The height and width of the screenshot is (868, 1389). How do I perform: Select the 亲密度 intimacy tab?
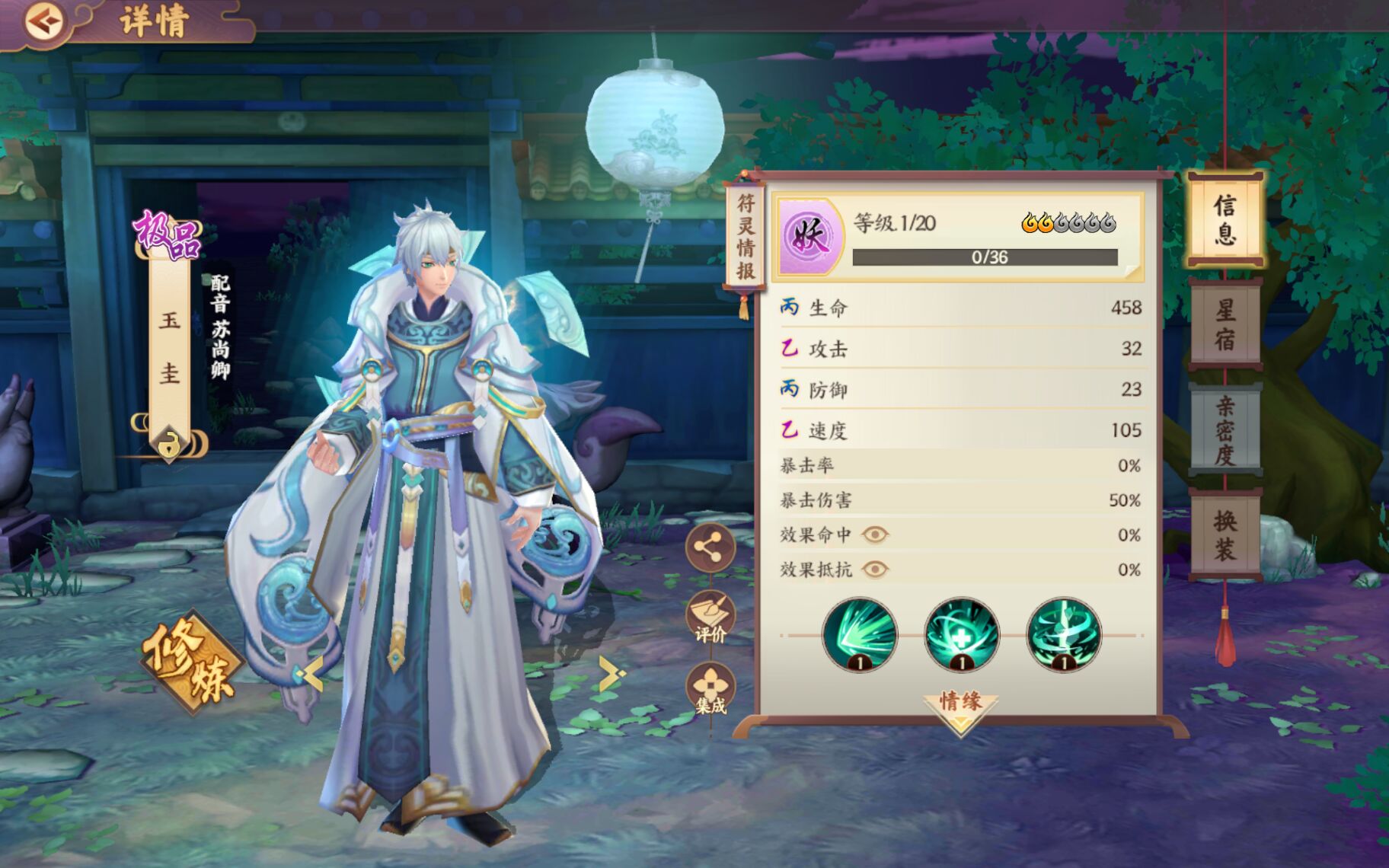pos(1225,429)
